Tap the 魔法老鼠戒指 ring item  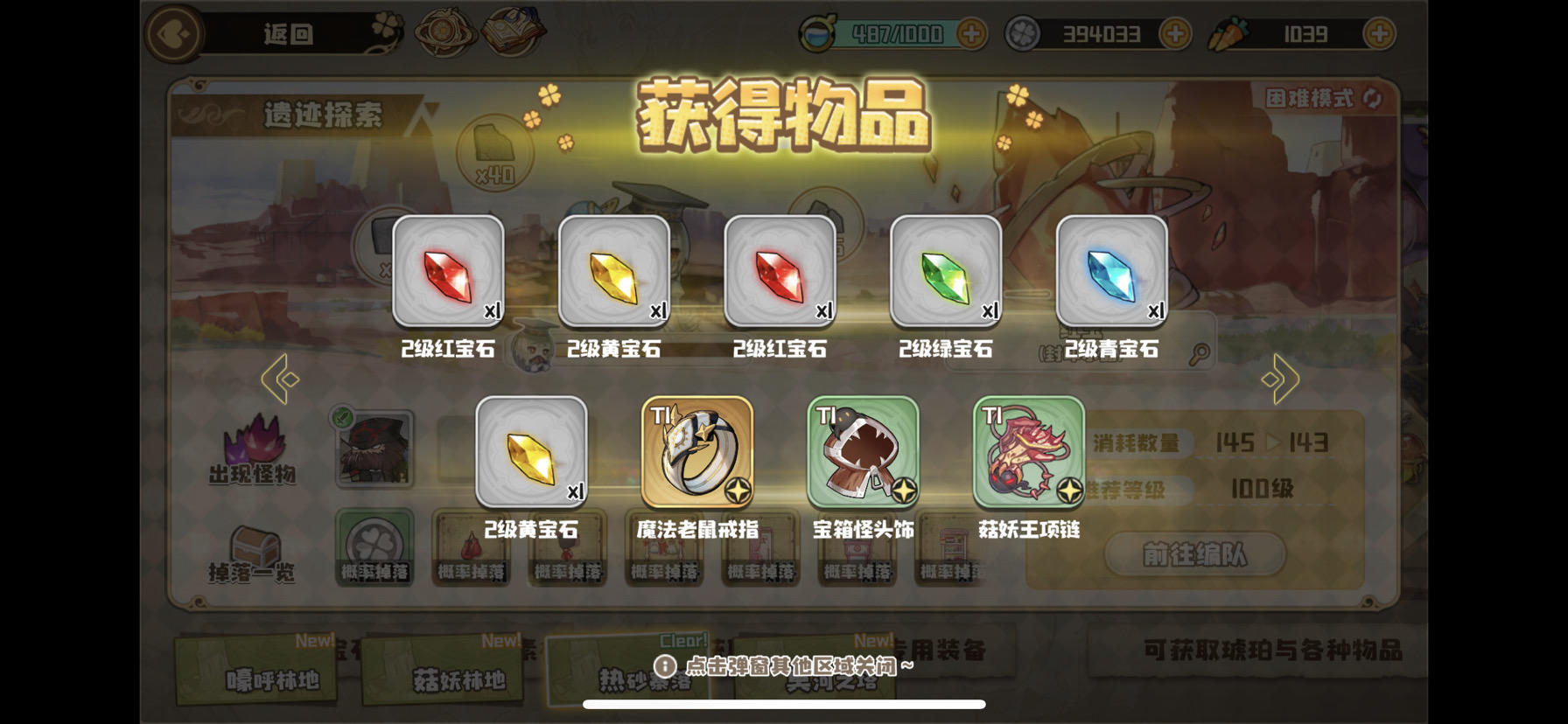tap(696, 451)
